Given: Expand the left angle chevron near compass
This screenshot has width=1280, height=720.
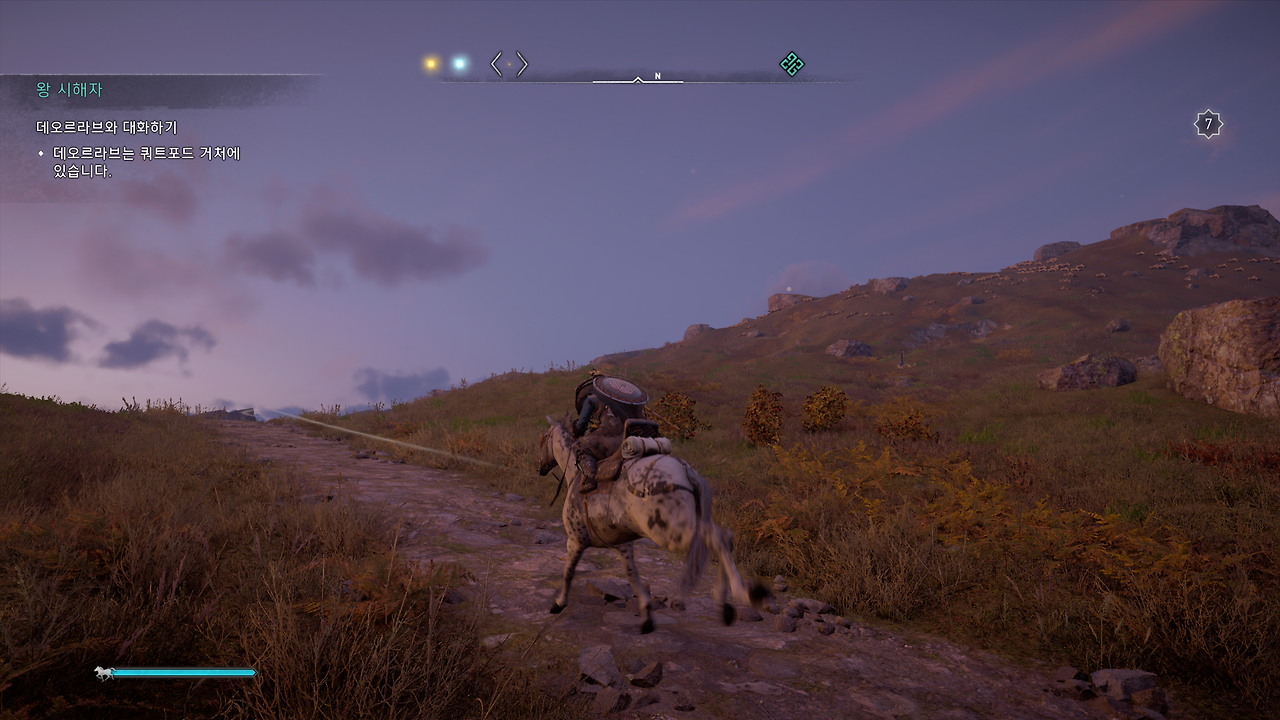Looking at the screenshot, I should (x=494, y=63).
